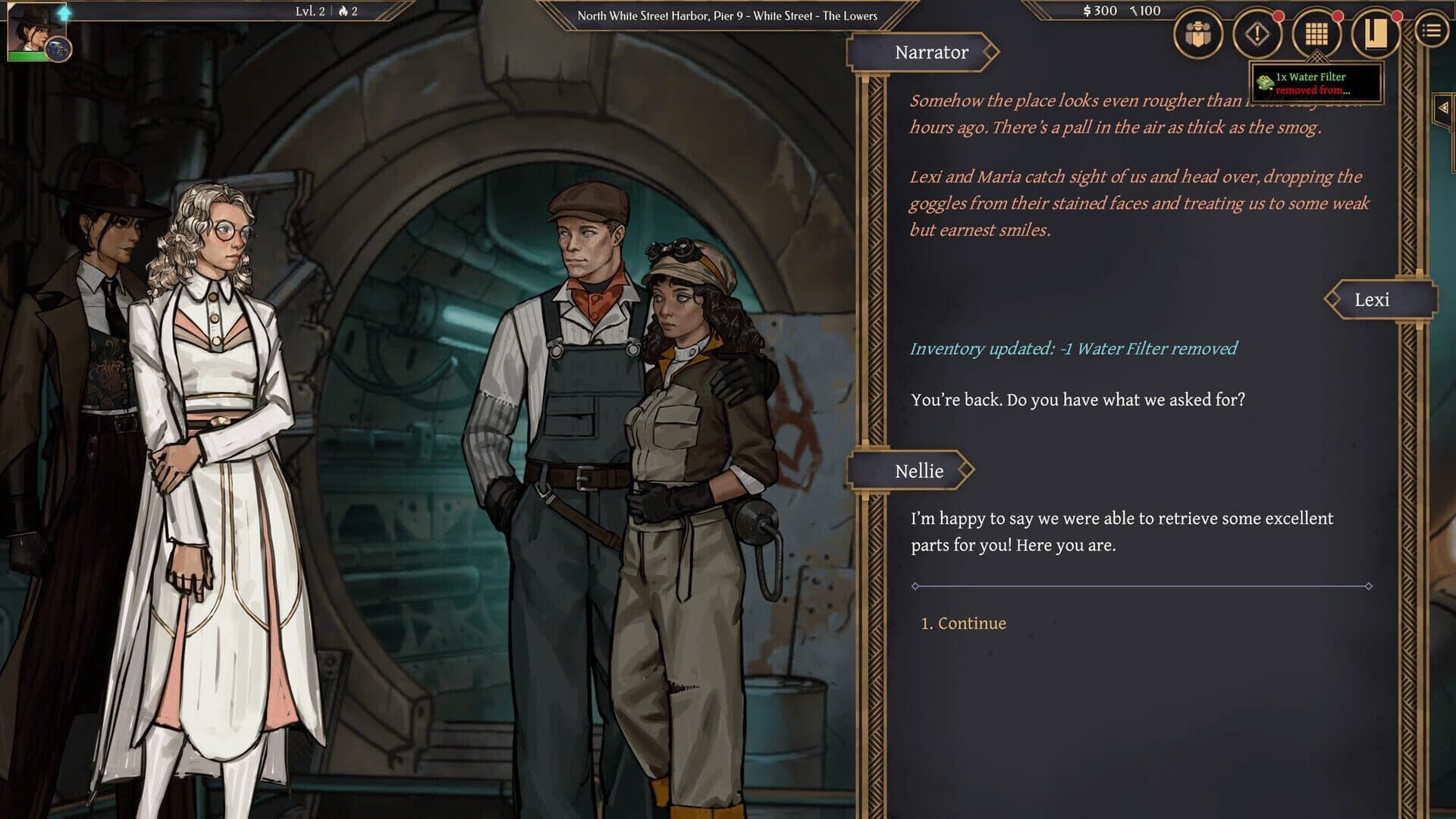
Task: Open the journal book icon
Action: (1375, 34)
